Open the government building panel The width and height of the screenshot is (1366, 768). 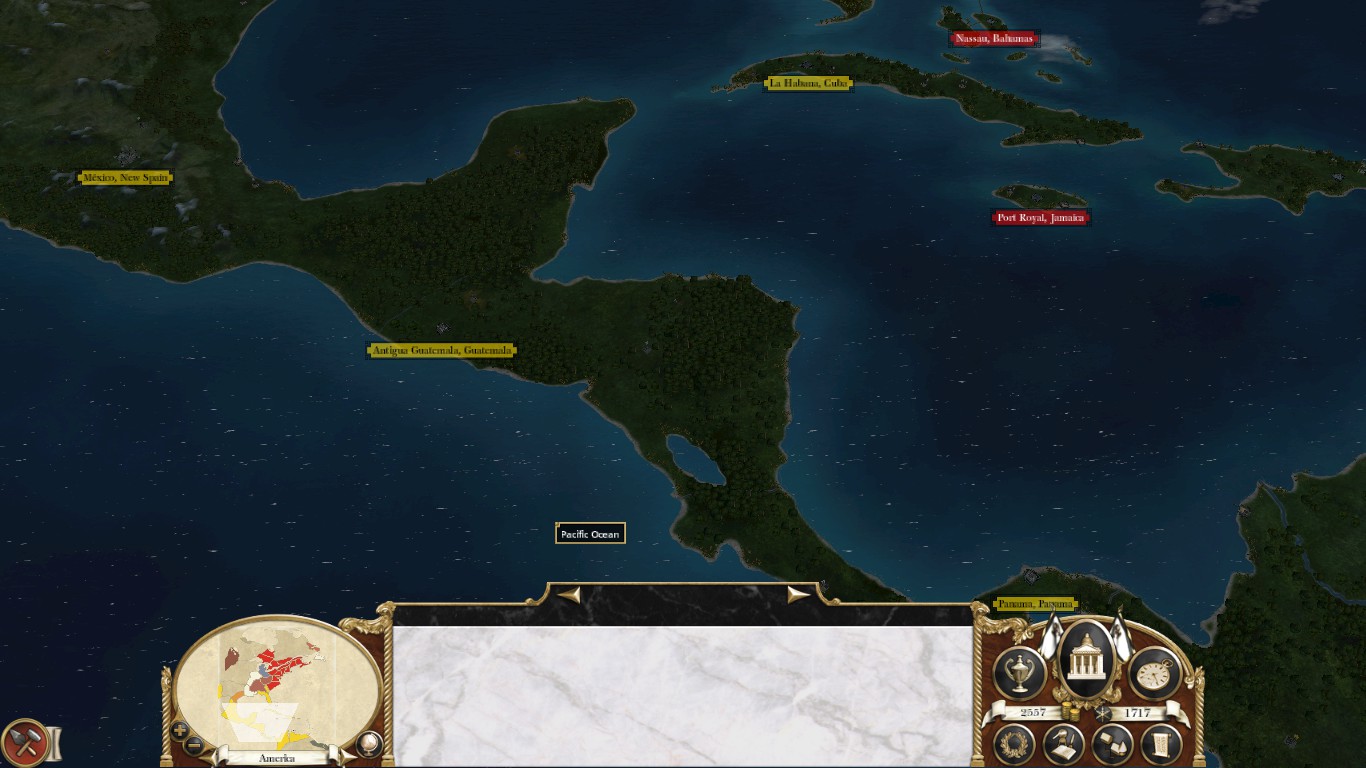click(1085, 660)
